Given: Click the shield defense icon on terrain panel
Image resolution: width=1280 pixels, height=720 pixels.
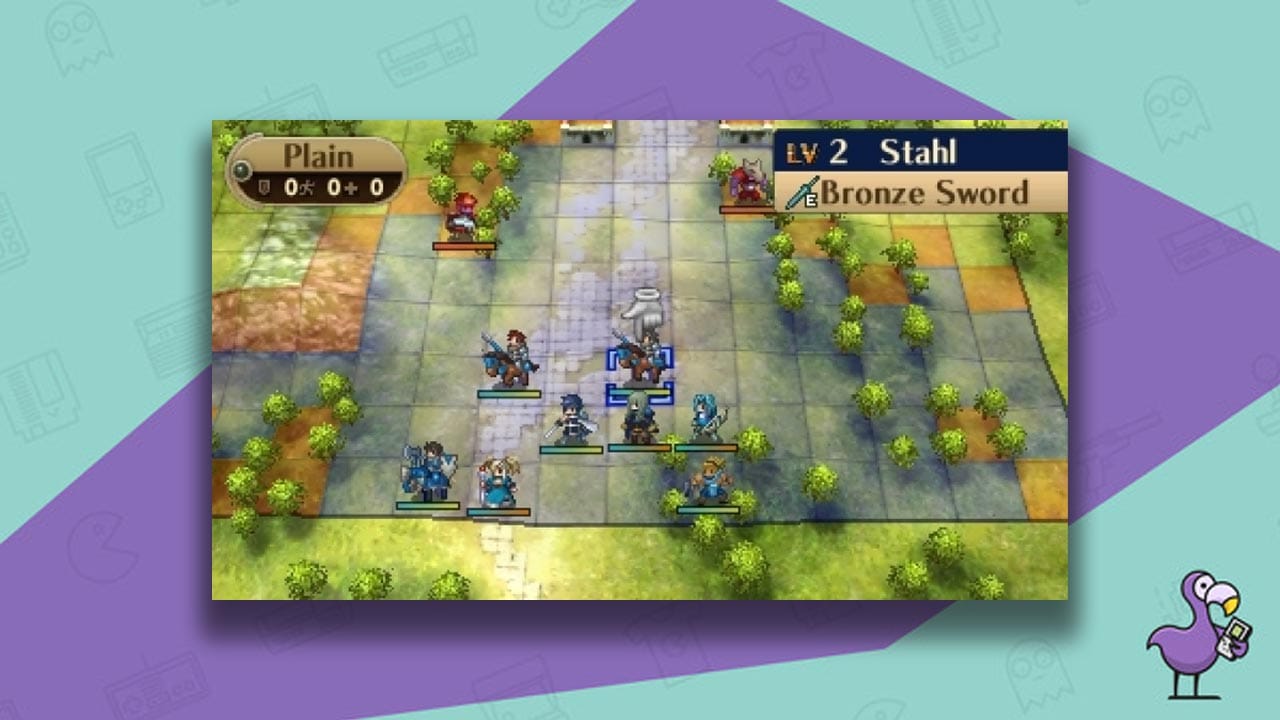Looking at the screenshot, I should [263, 188].
